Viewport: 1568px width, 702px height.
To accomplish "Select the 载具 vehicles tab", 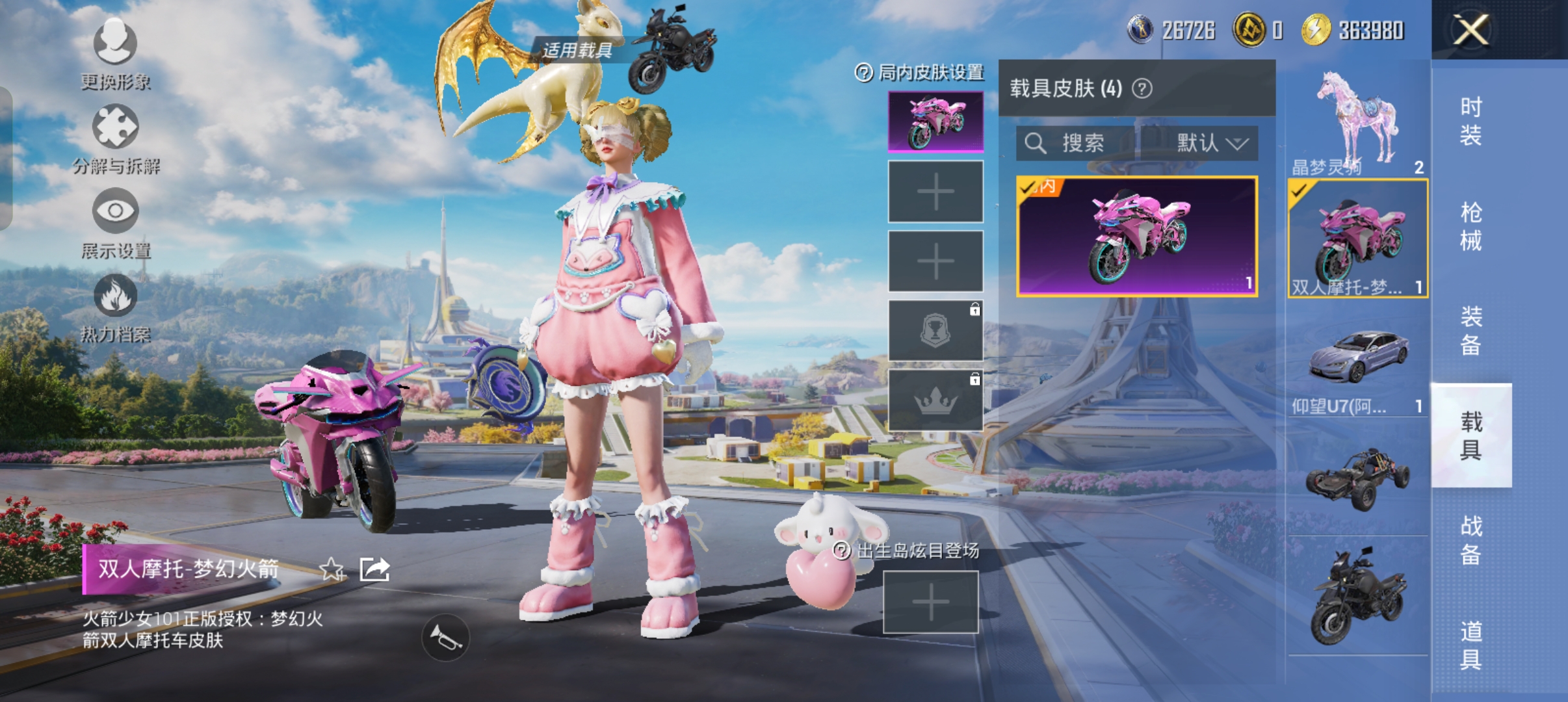I will (1471, 435).
